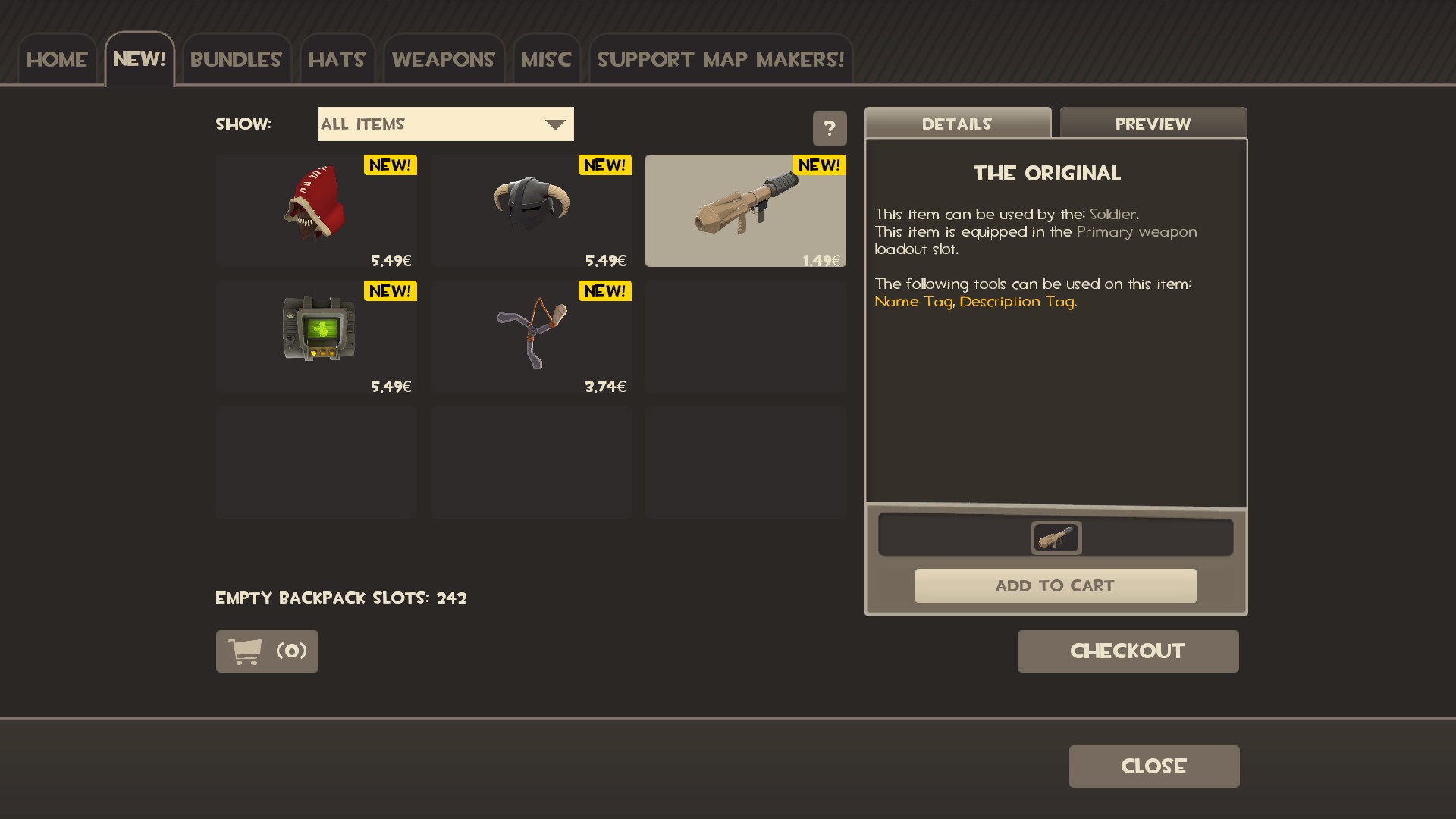Close the store window
Screen dimensions: 1456x819
tap(1153, 766)
